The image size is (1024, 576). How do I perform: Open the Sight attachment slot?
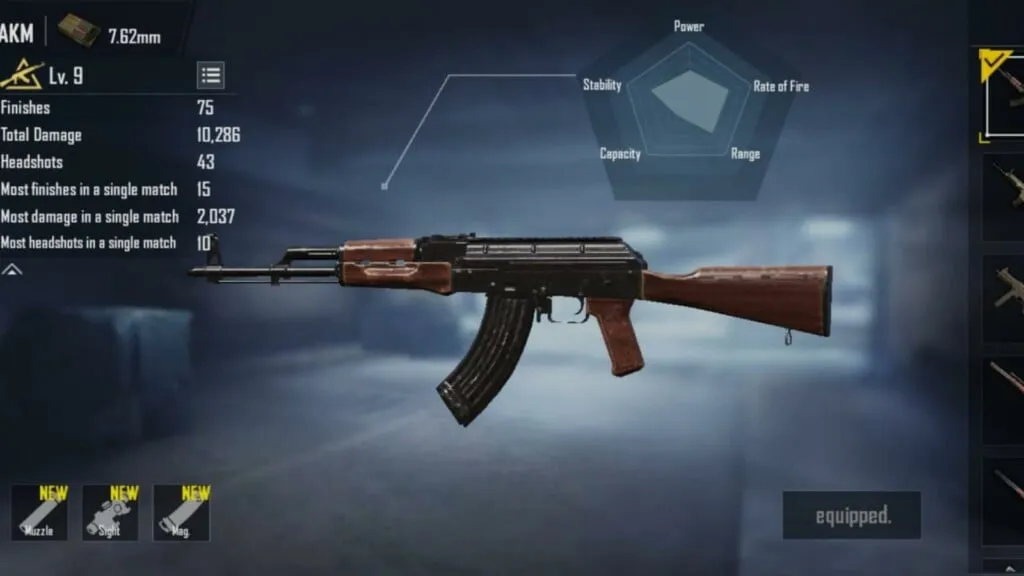110,513
